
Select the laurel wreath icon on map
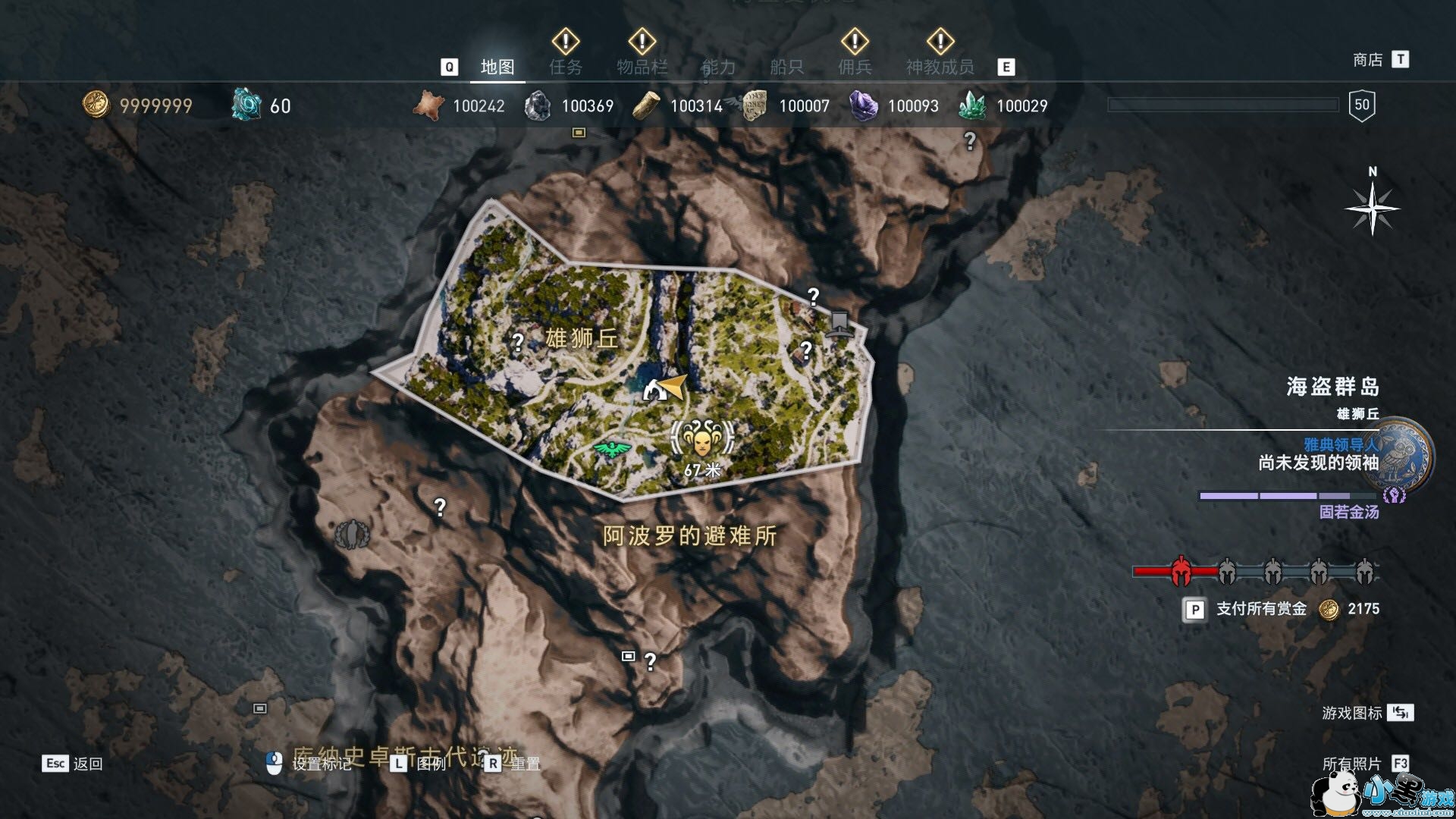(x=352, y=535)
